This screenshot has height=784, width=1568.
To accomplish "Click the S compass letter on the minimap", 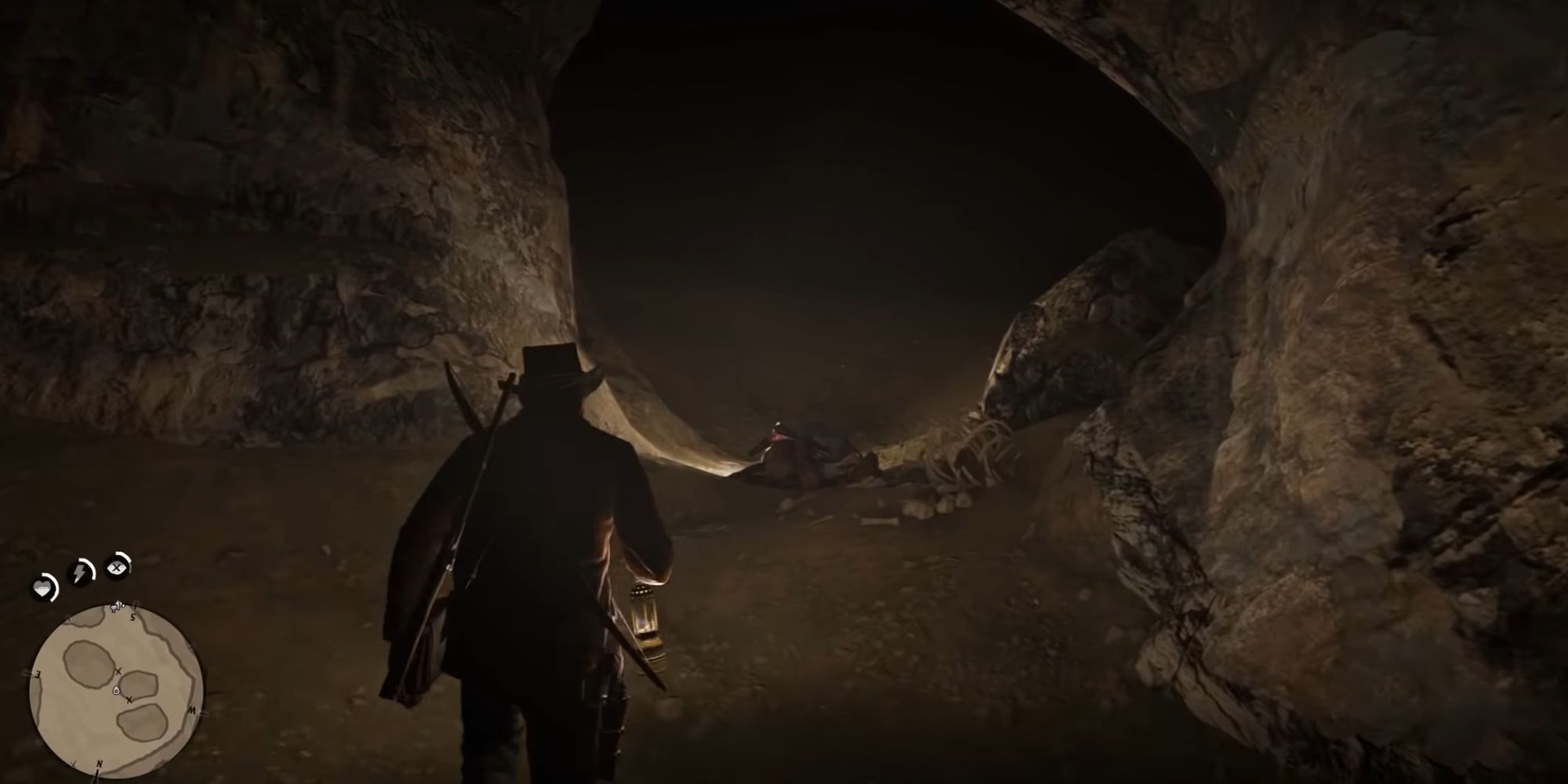I will point(132,615).
